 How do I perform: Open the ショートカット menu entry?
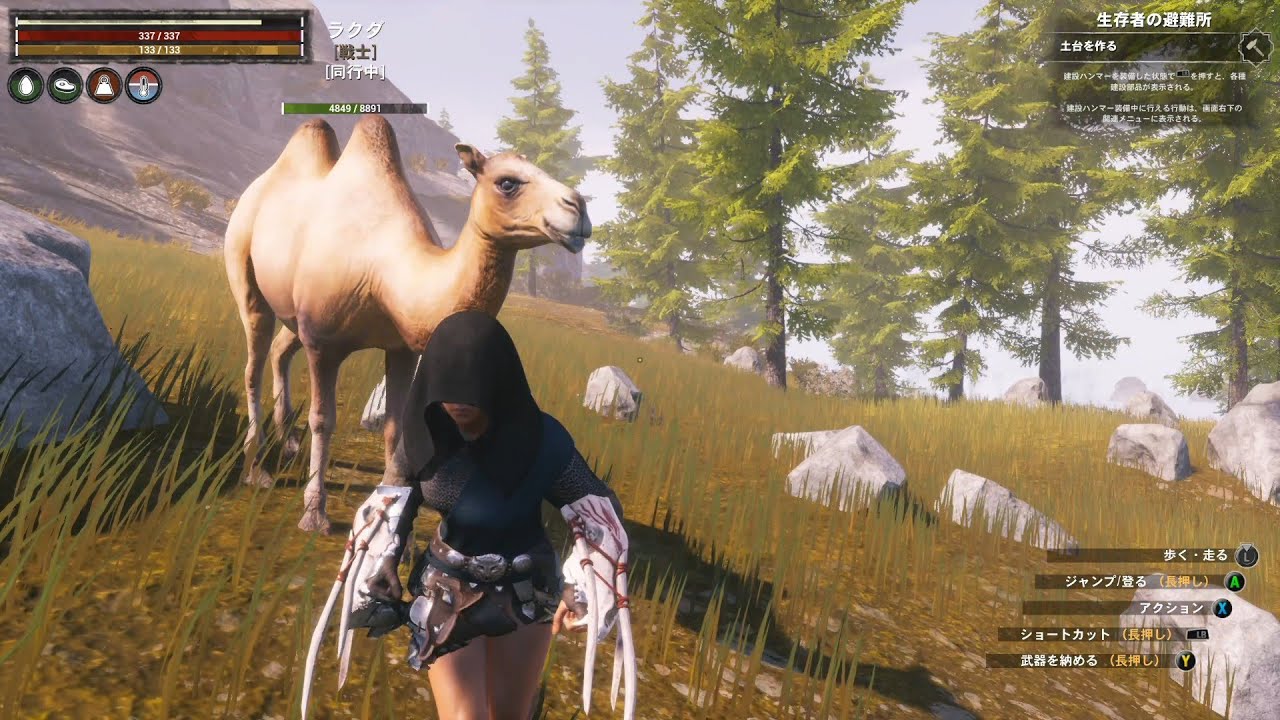1065,635
